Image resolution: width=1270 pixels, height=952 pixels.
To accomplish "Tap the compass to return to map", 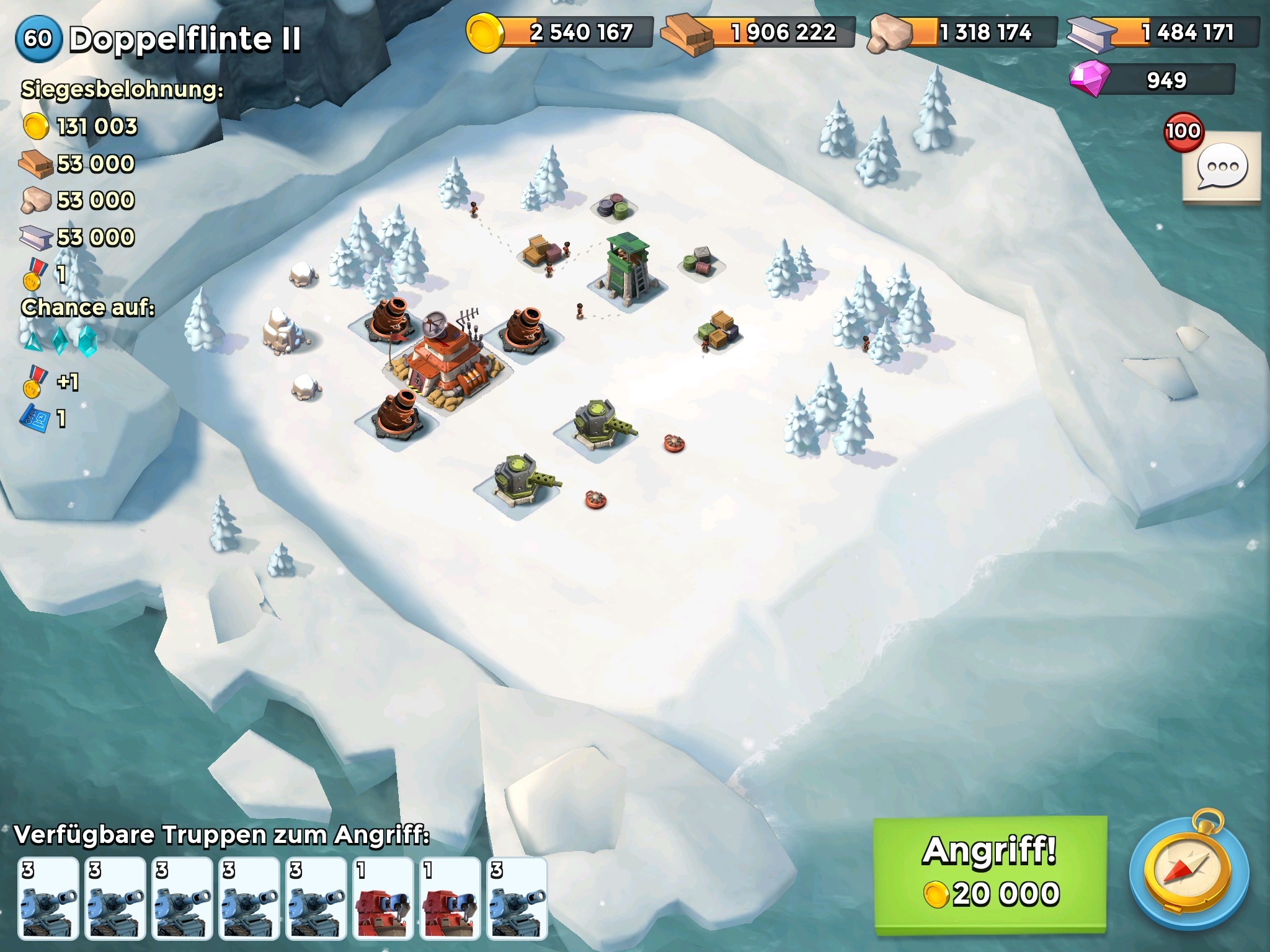I will (1188, 874).
